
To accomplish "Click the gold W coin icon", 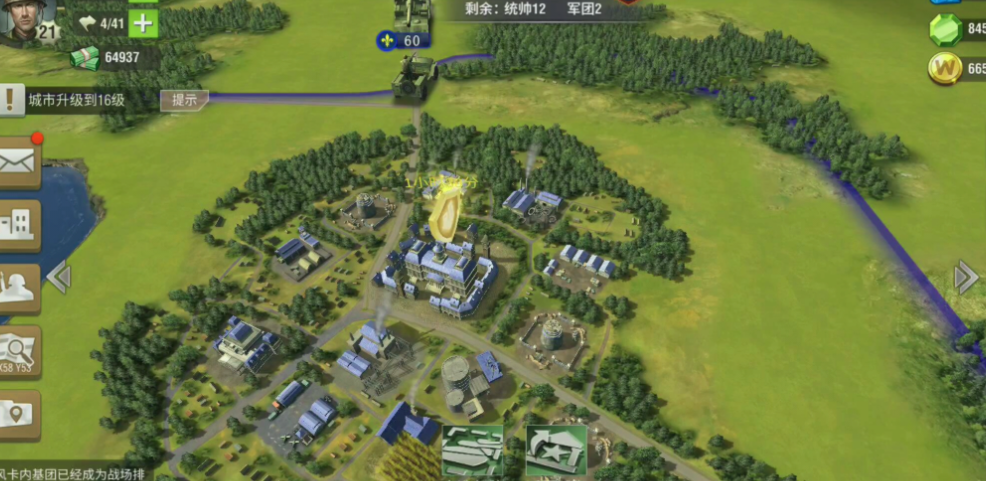I will 945,68.
